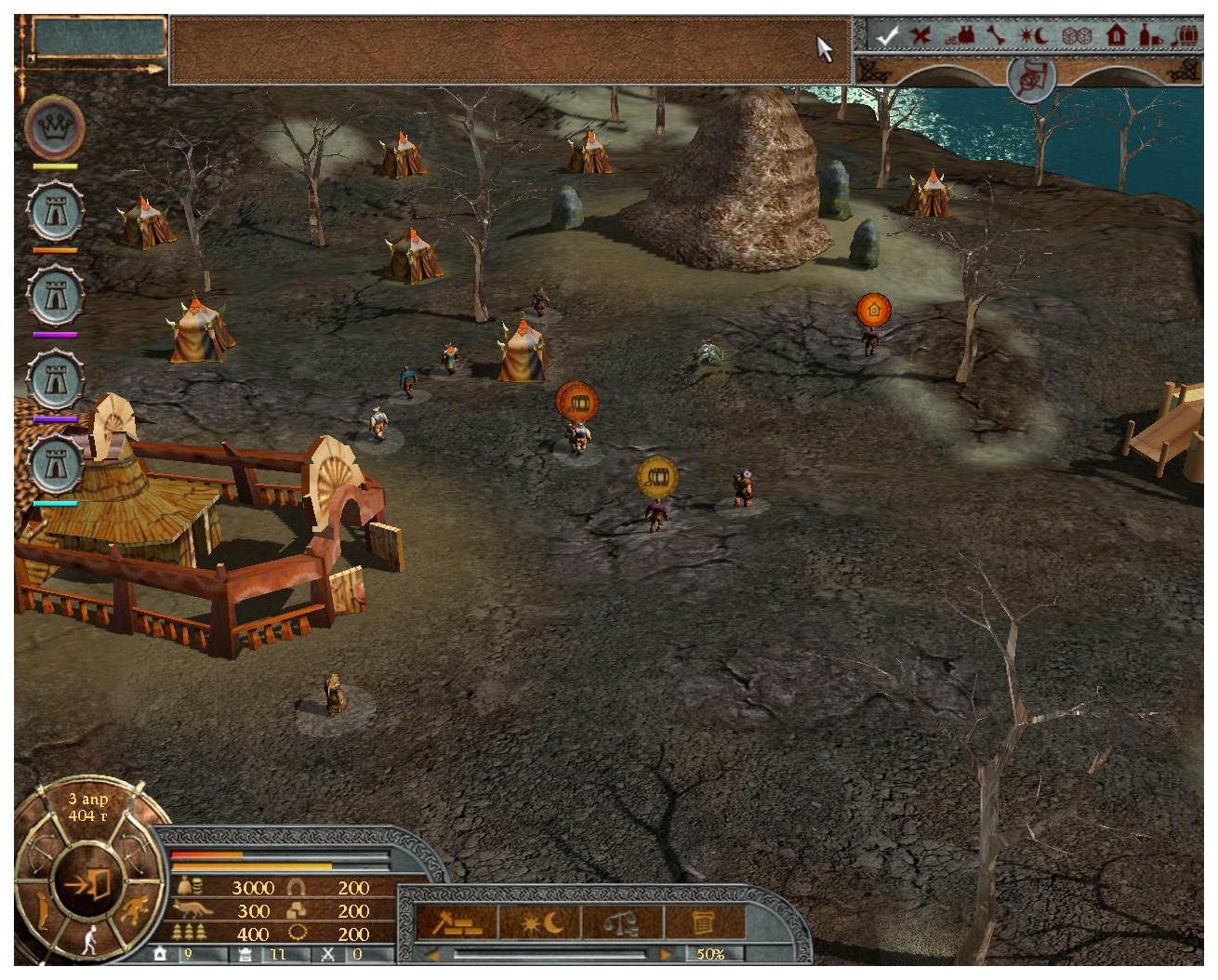Open the scroll button in bottom panel

tap(704, 922)
